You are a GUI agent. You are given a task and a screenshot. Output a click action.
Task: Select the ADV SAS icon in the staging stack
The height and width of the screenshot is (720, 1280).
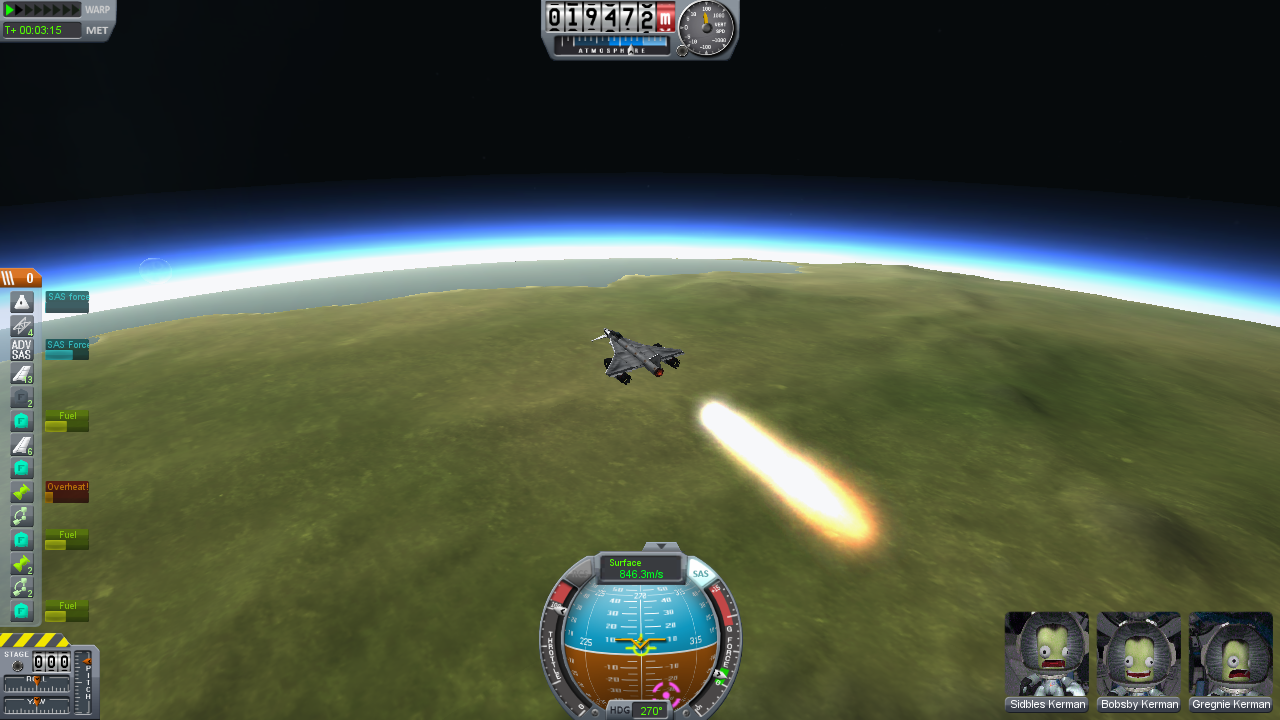(x=22, y=350)
